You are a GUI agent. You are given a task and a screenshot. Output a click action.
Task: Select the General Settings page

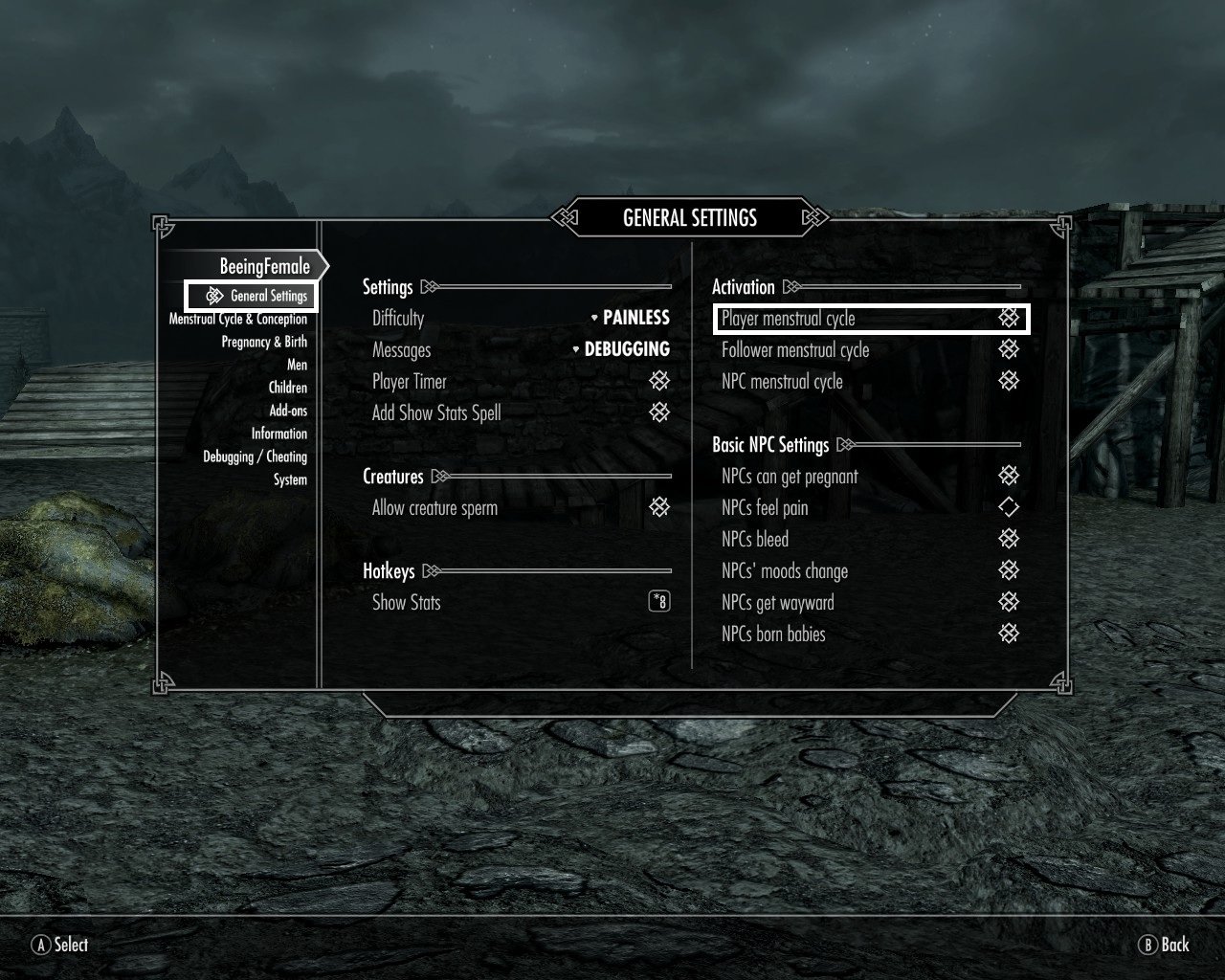click(x=268, y=296)
